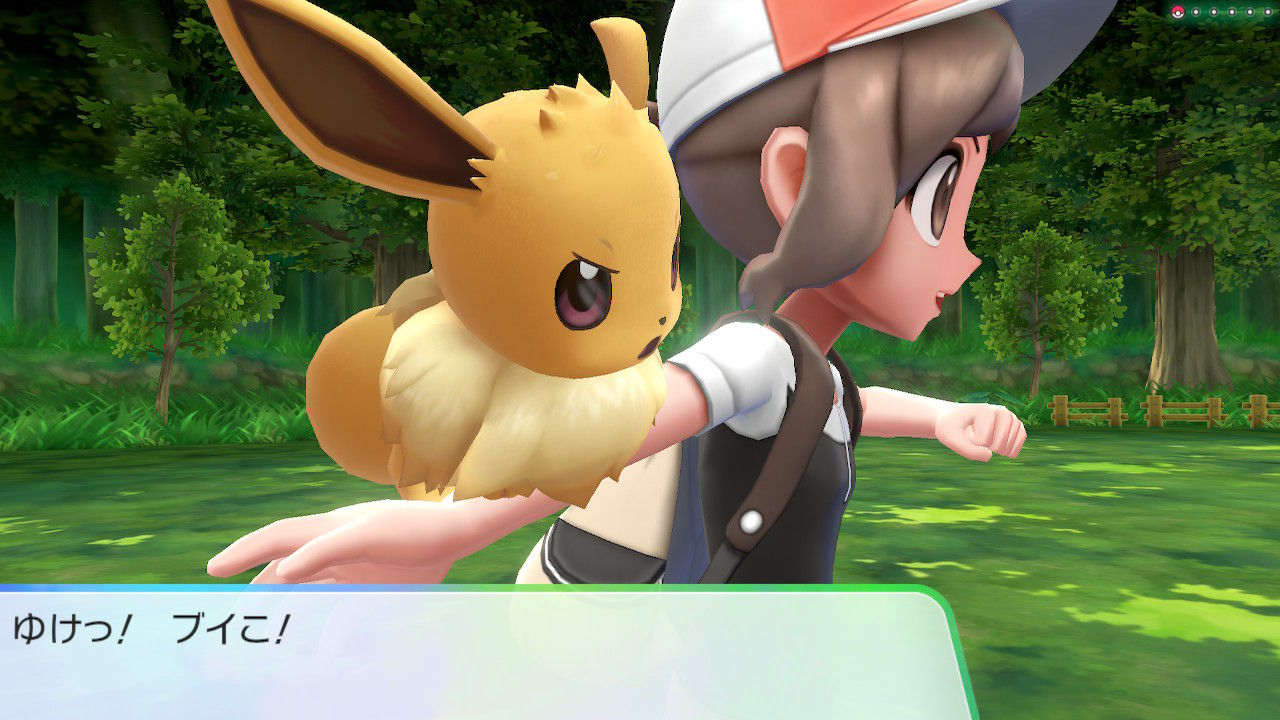Click the fifth Poké Ball party slot
1280x720 pixels.
[x=1250, y=12]
